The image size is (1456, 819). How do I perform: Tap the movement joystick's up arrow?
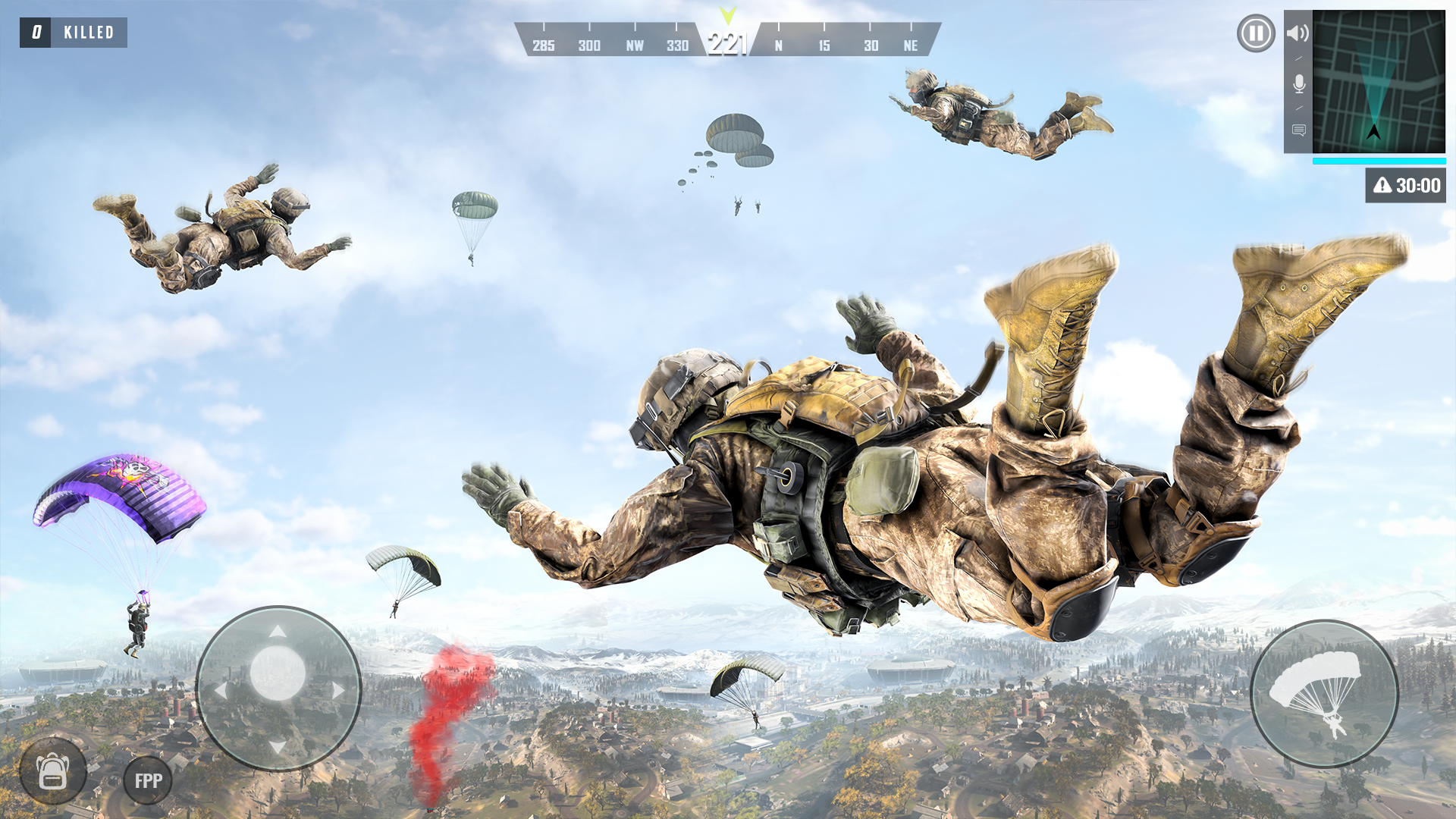pyautogui.click(x=278, y=632)
